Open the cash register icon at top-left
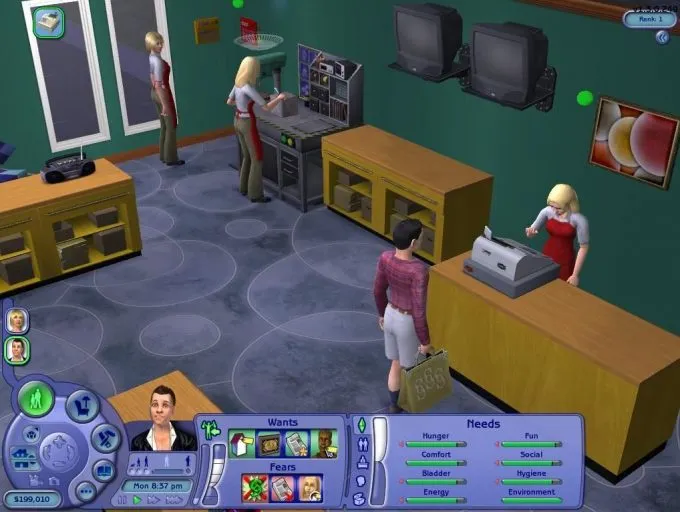This screenshot has width=680, height=512. tap(48, 22)
